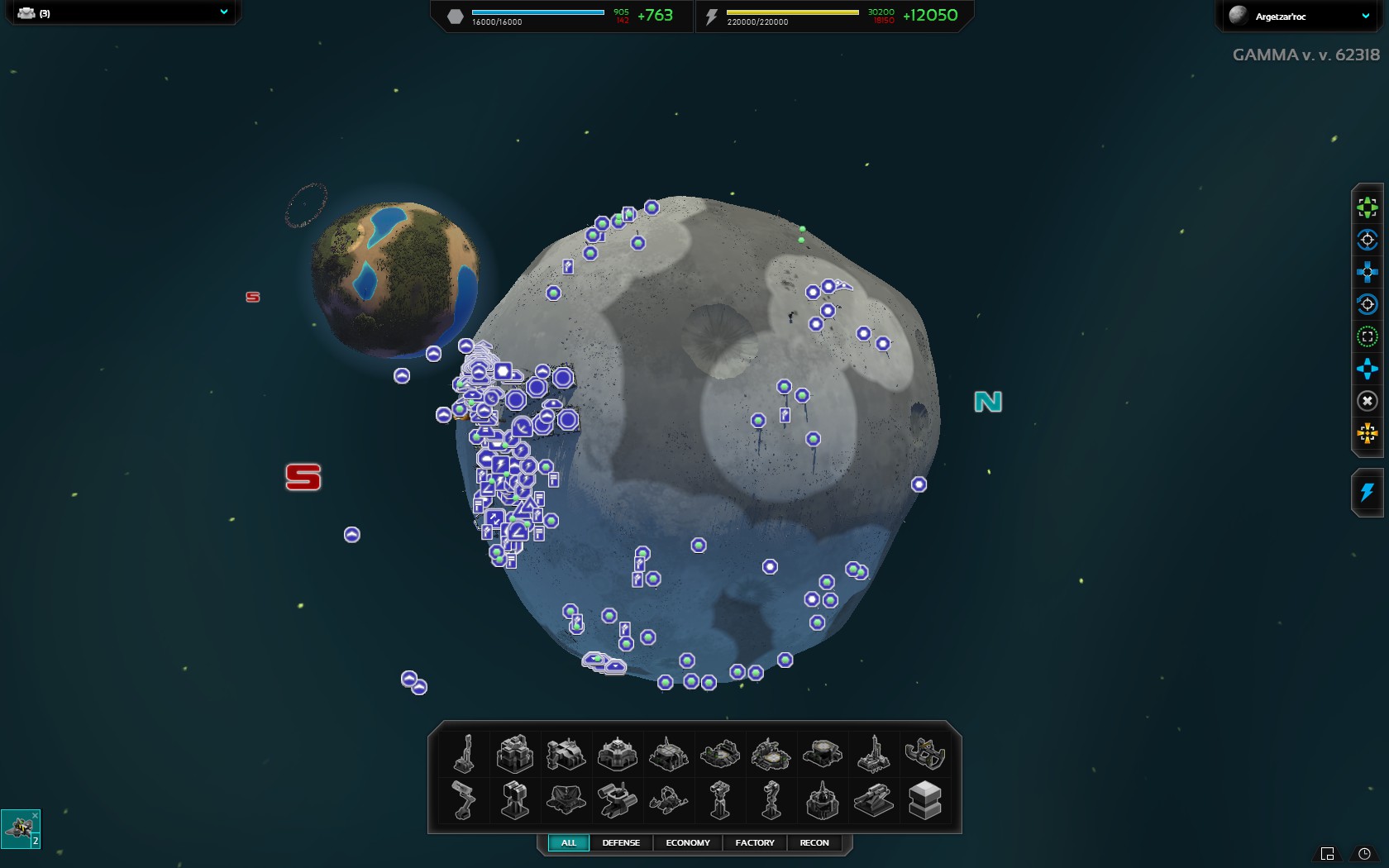Viewport: 1389px width, 868px height.
Task: Select the Recon build tab
Action: [x=814, y=842]
